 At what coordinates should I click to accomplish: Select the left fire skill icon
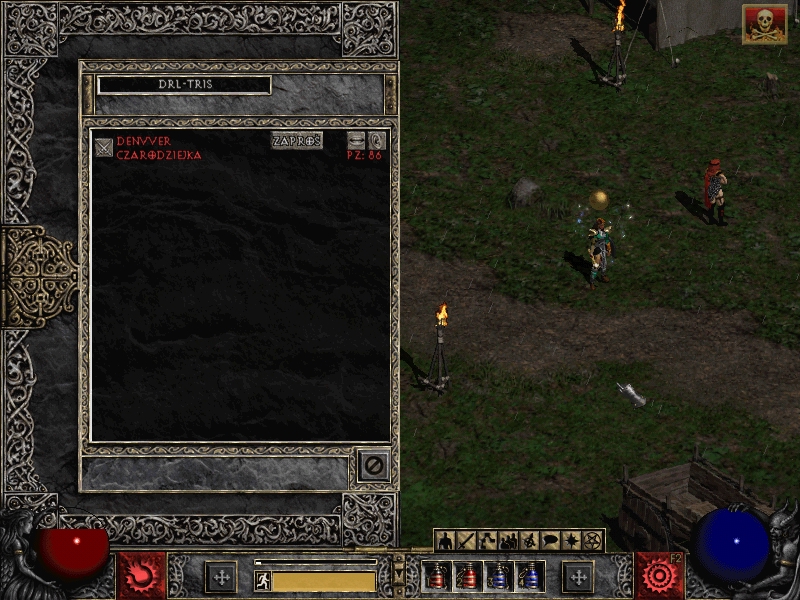pyautogui.click(x=141, y=576)
